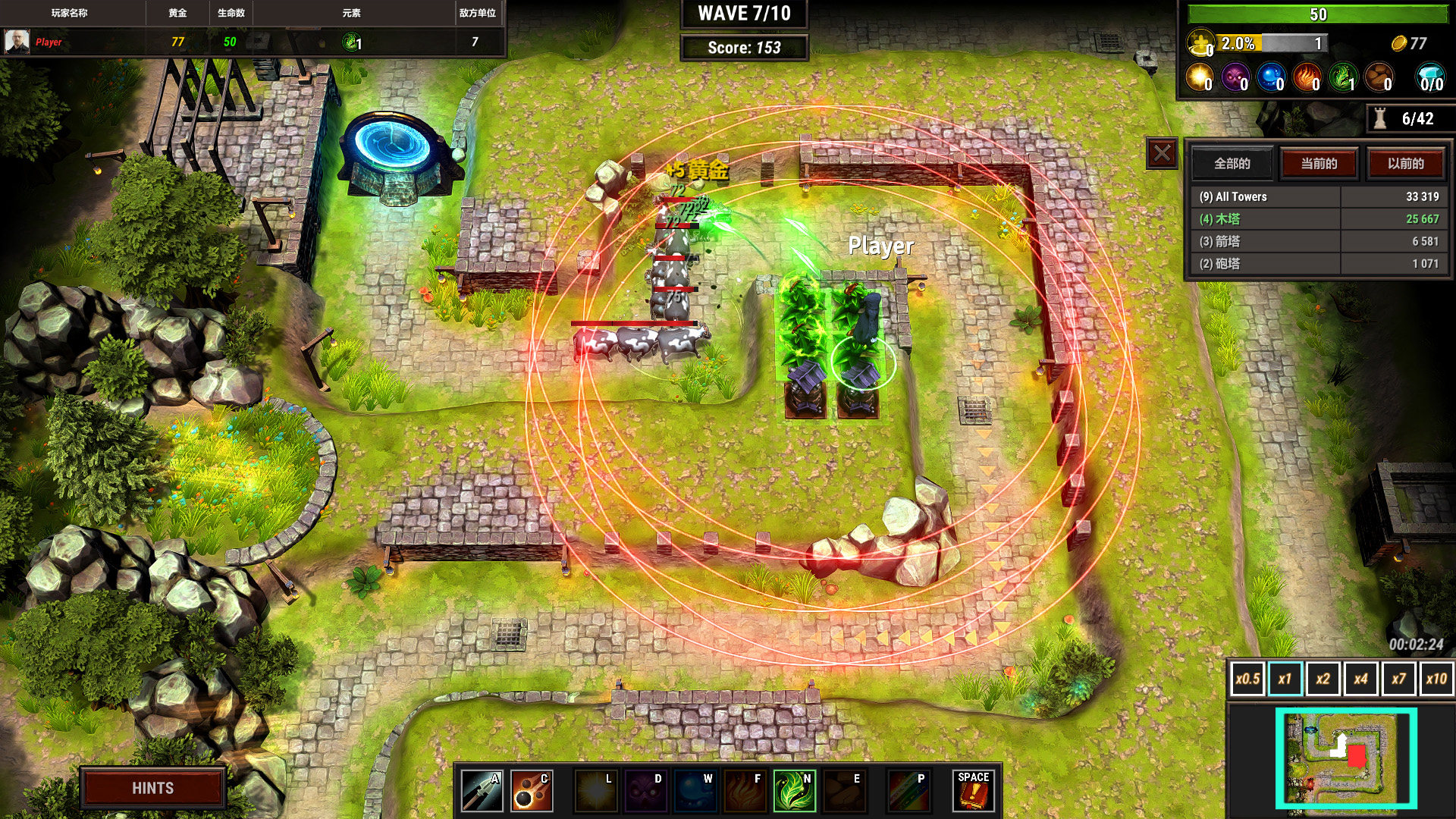Click the red book SPACE button
Screen dimensions: 1456x819
(973, 791)
